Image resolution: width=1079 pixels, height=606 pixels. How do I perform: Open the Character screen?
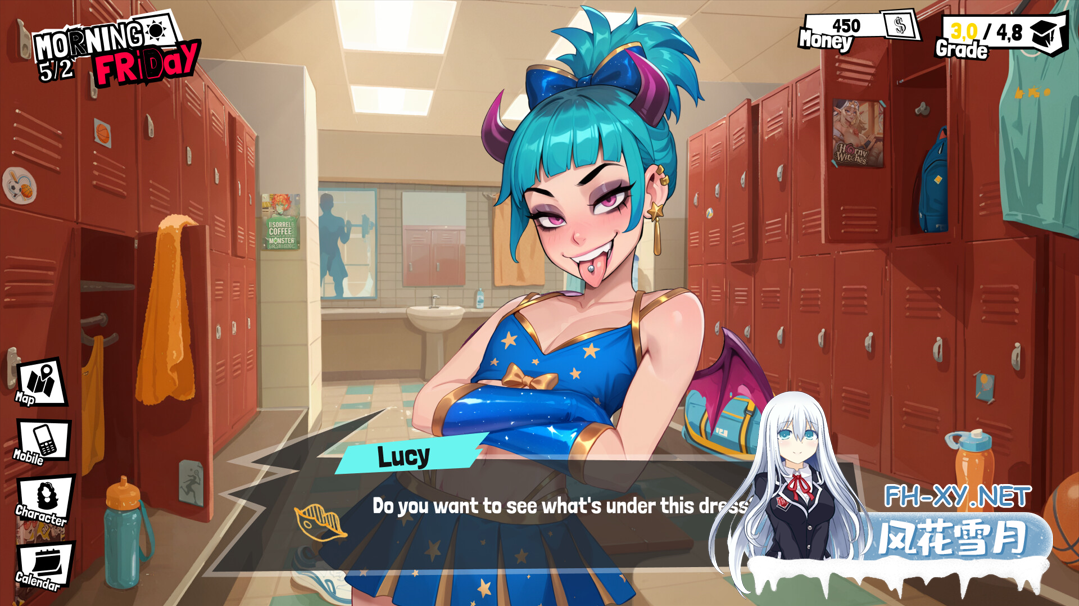point(44,498)
